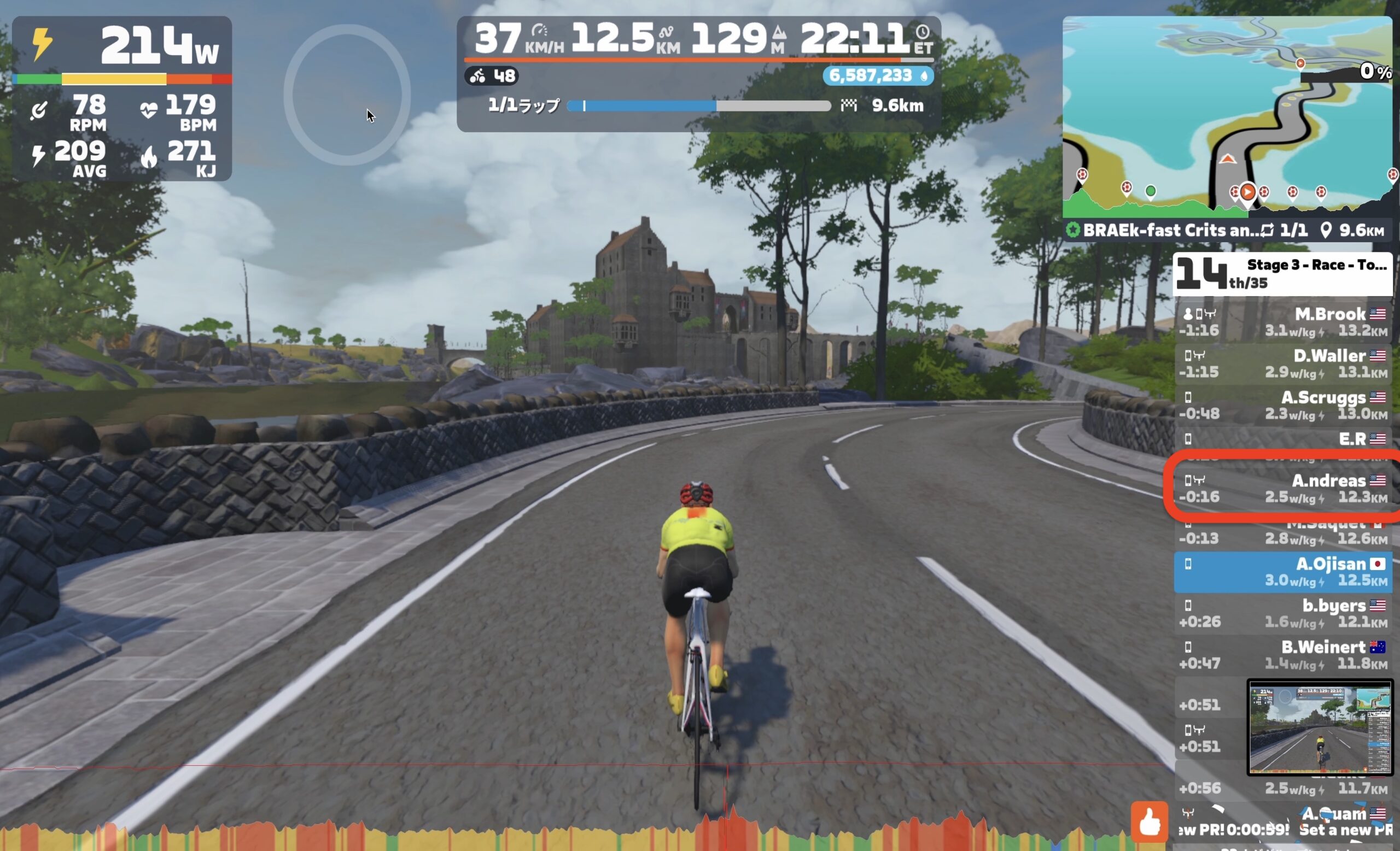Pick b.byers in the rider list
1400x851 pixels.
pyautogui.click(x=1283, y=613)
